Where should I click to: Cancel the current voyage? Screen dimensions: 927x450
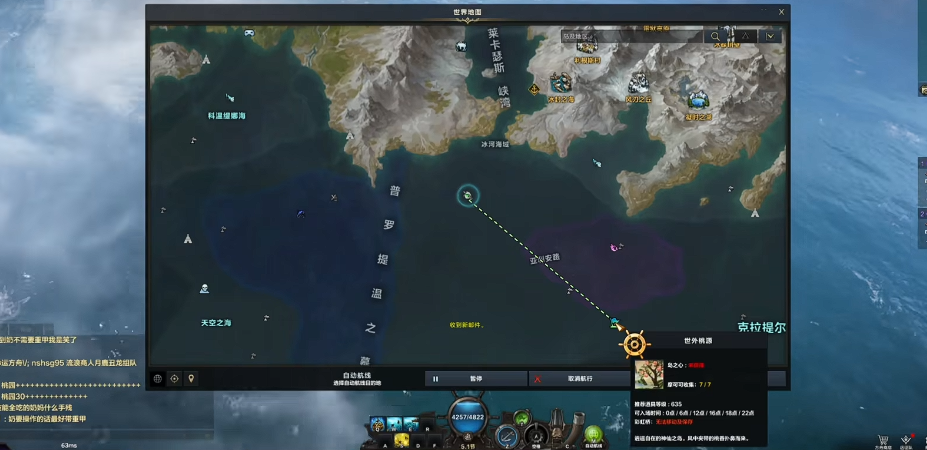pyautogui.click(x=579, y=379)
